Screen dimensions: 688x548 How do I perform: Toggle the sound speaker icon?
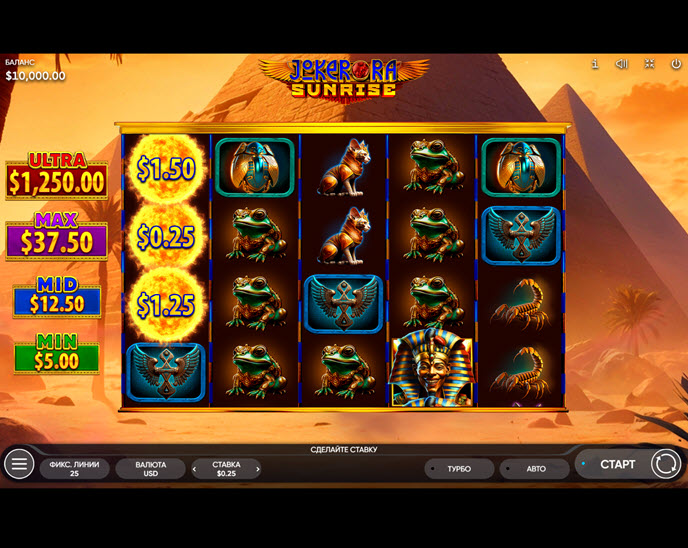pyautogui.click(x=622, y=64)
